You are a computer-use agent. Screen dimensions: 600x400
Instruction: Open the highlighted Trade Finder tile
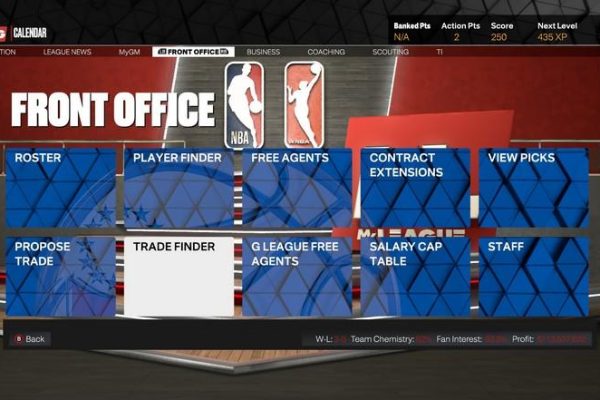179,277
